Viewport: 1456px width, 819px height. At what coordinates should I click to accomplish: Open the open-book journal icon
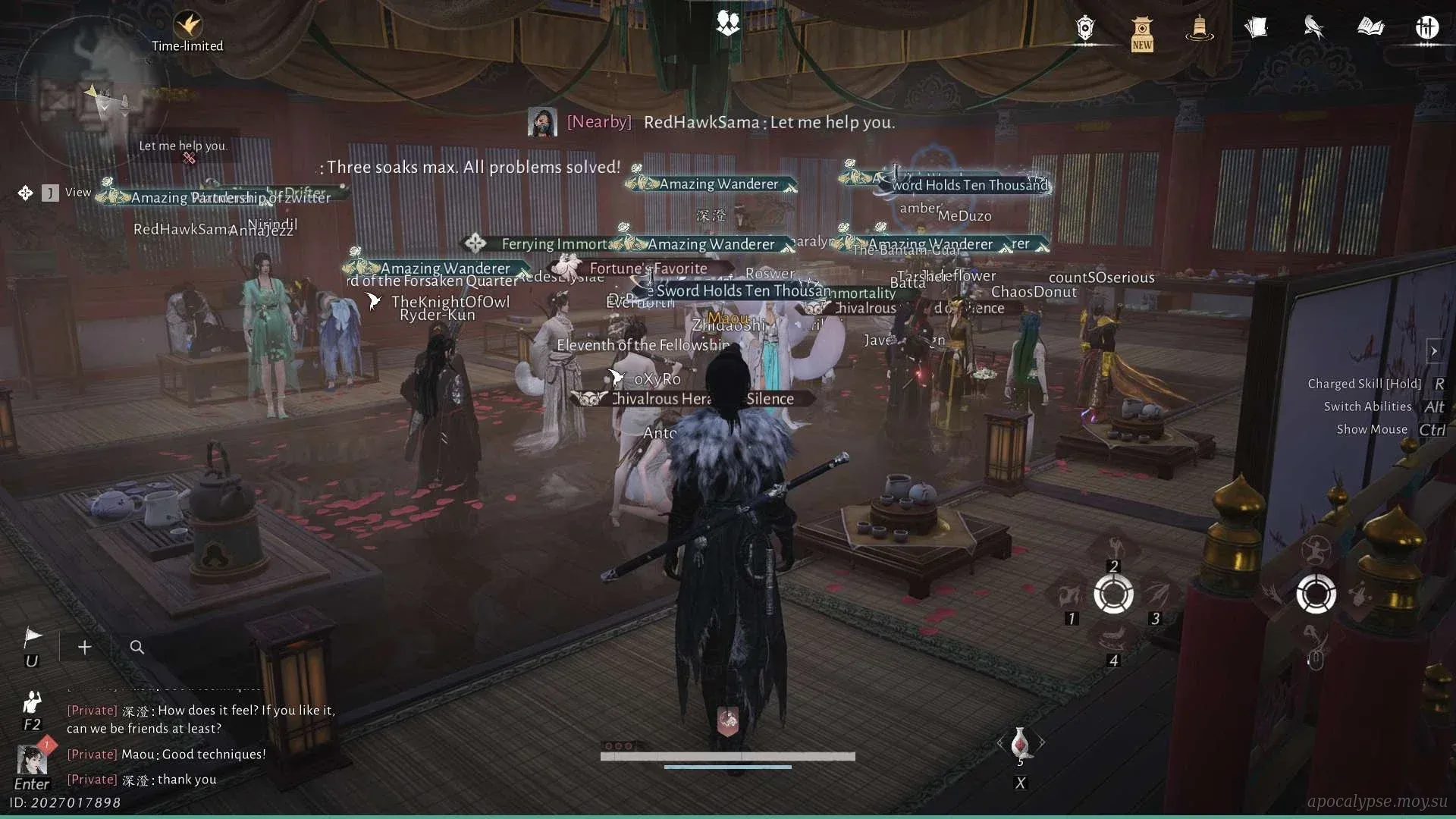tap(1370, 28)
